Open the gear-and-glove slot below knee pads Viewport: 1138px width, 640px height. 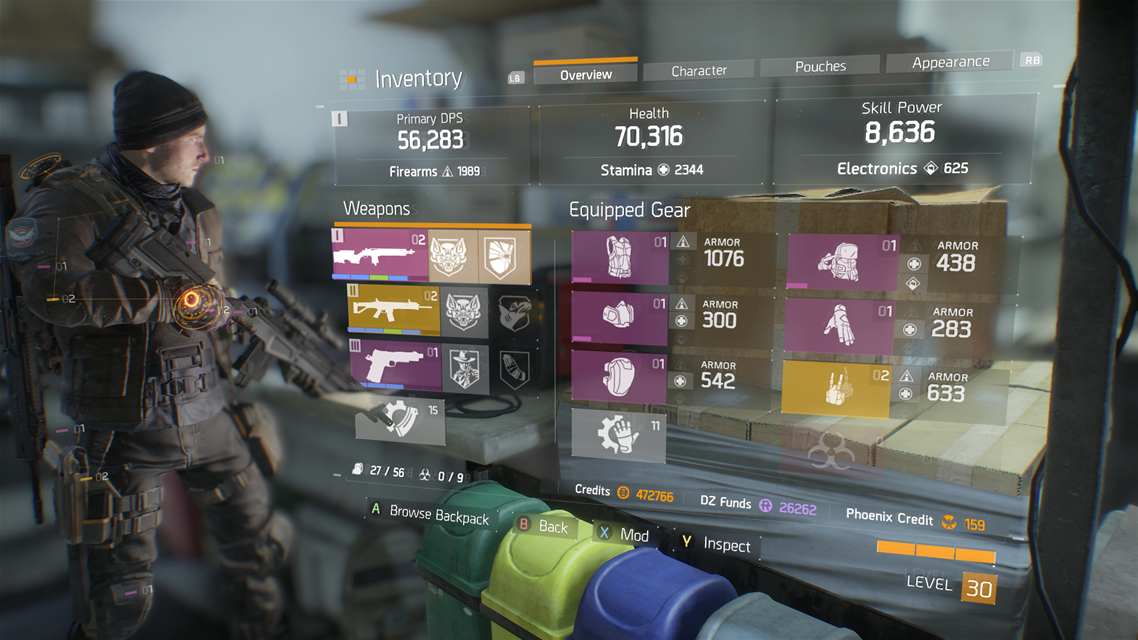click(619, 435)
